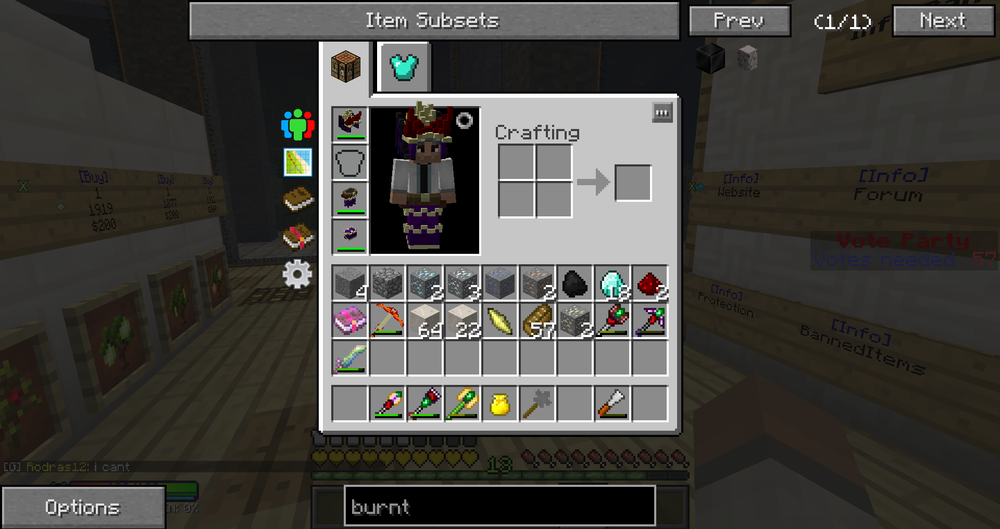Open the Options menu
Image resolution: width=1000 pixels, height=529 pixels.
(83, 507)
